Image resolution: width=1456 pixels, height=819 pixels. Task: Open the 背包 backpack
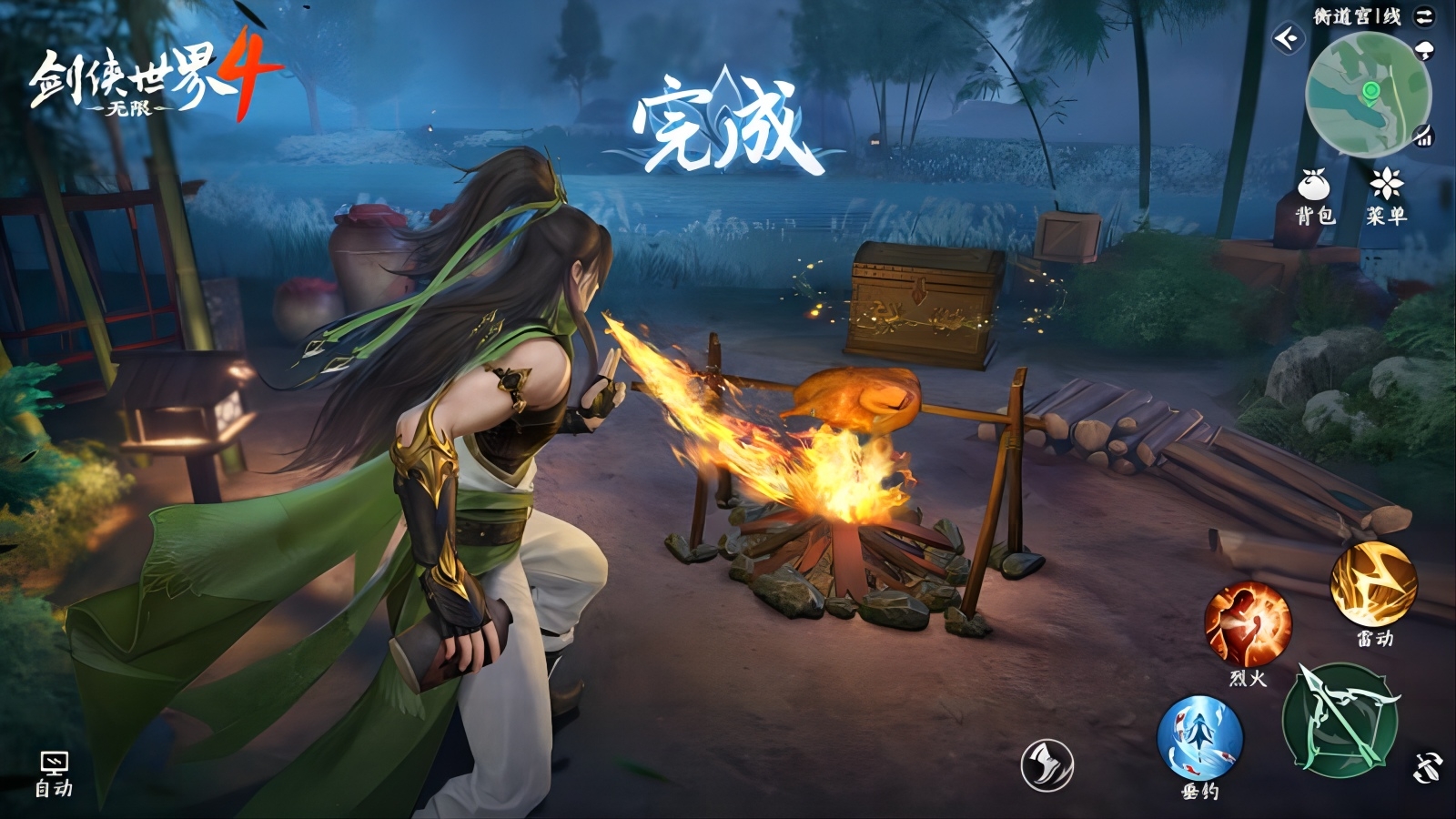point(1313,195)
